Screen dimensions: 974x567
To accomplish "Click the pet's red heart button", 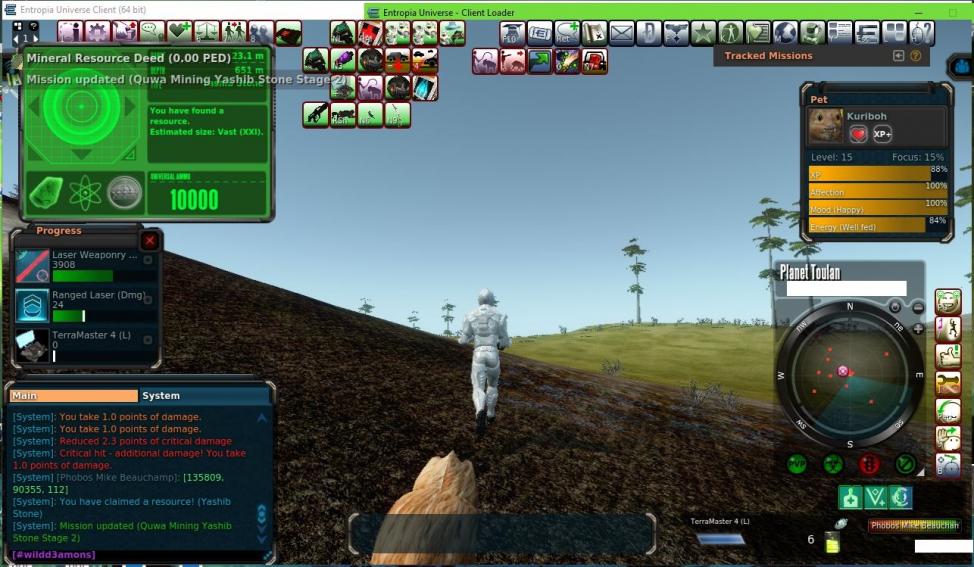I will (x=858, y=134).
